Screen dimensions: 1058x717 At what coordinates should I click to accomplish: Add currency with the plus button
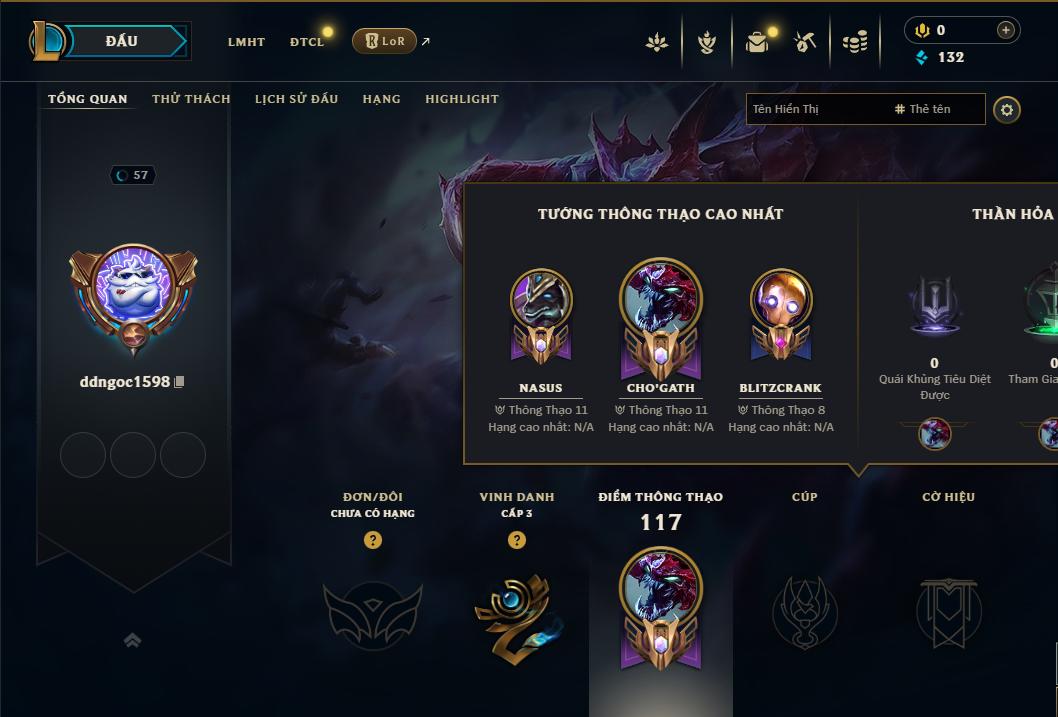coord(1006,31)
